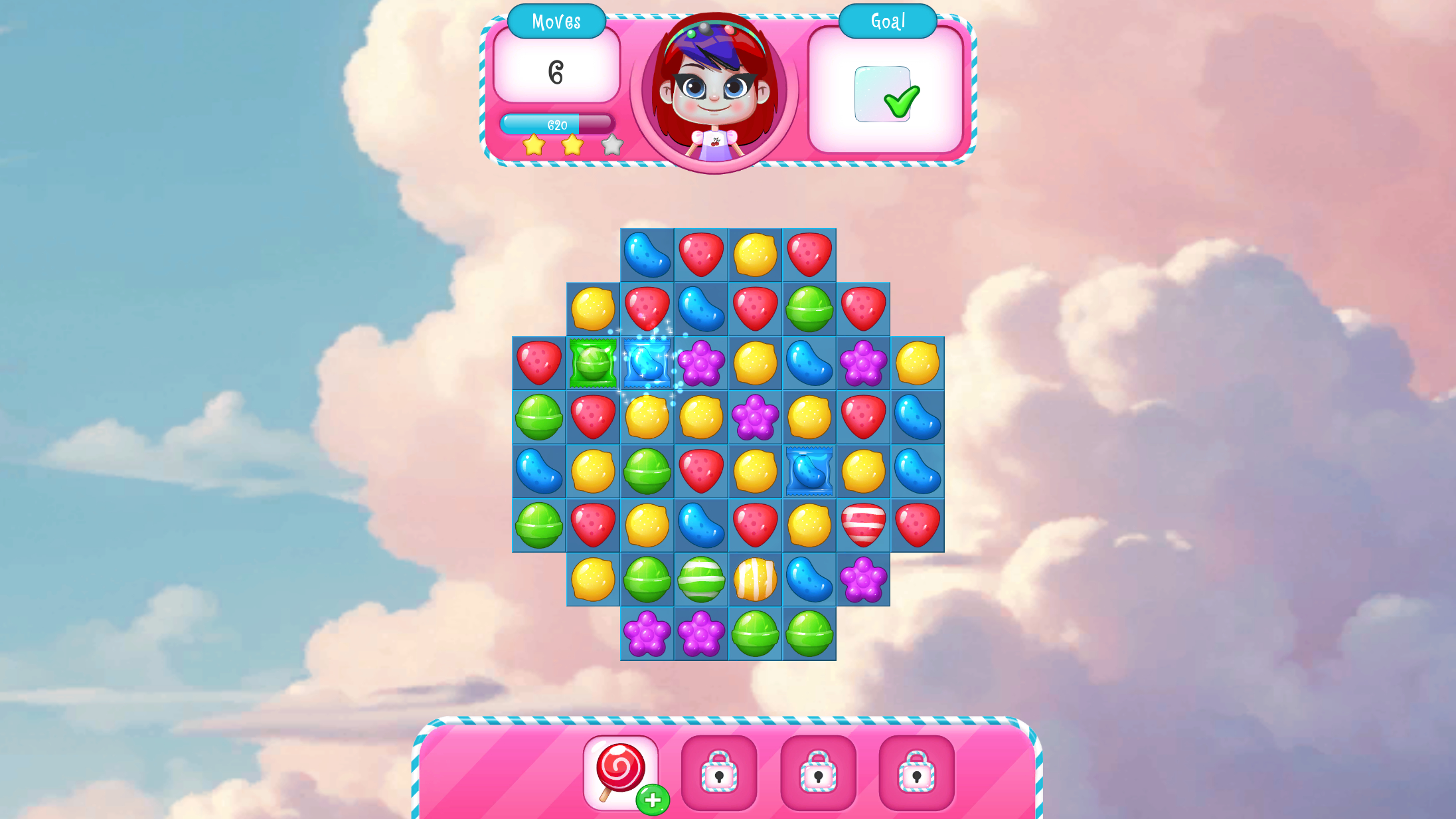This screenshot has height=819, width=1456.
Task: Select a purple star candy in the bottom row
Action: [x=647, y=633]
